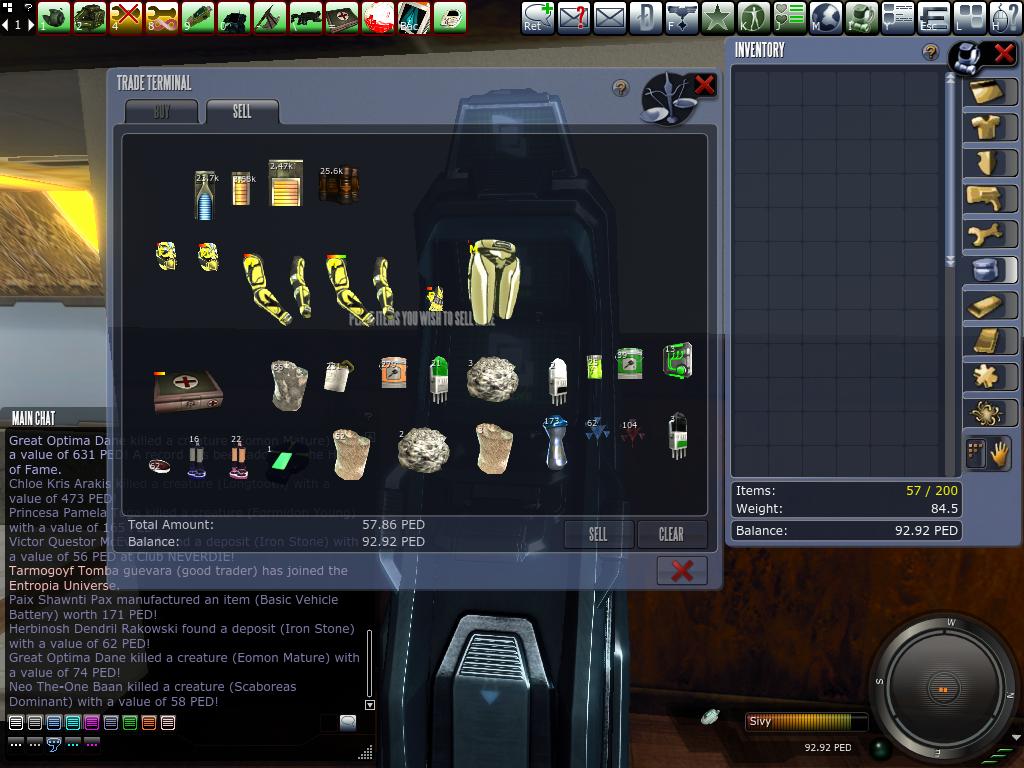
Task: Switch to the BUY tab
Action: [162, 112]
